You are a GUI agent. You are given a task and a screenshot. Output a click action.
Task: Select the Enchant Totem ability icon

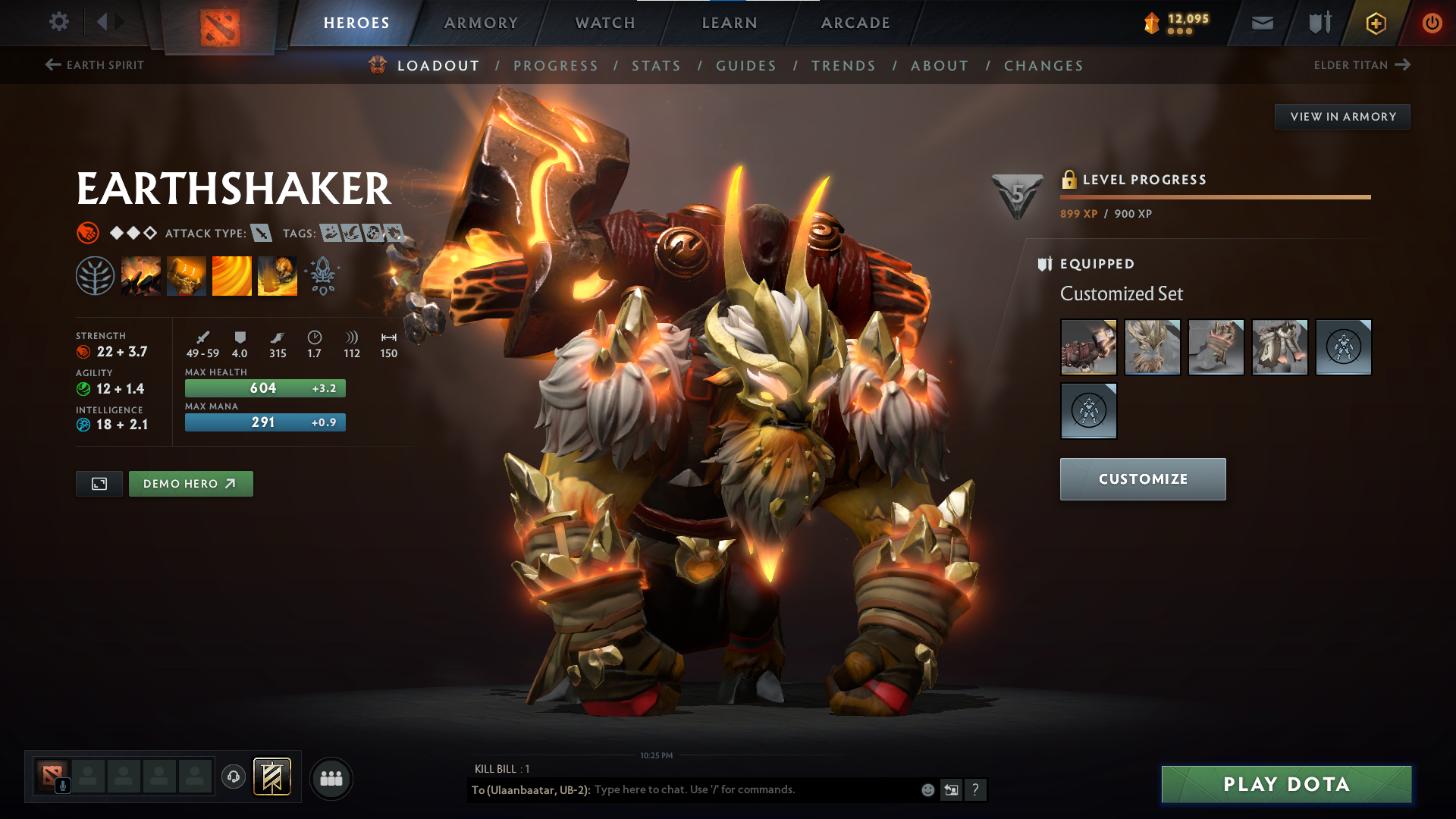[x=187, y=275]
